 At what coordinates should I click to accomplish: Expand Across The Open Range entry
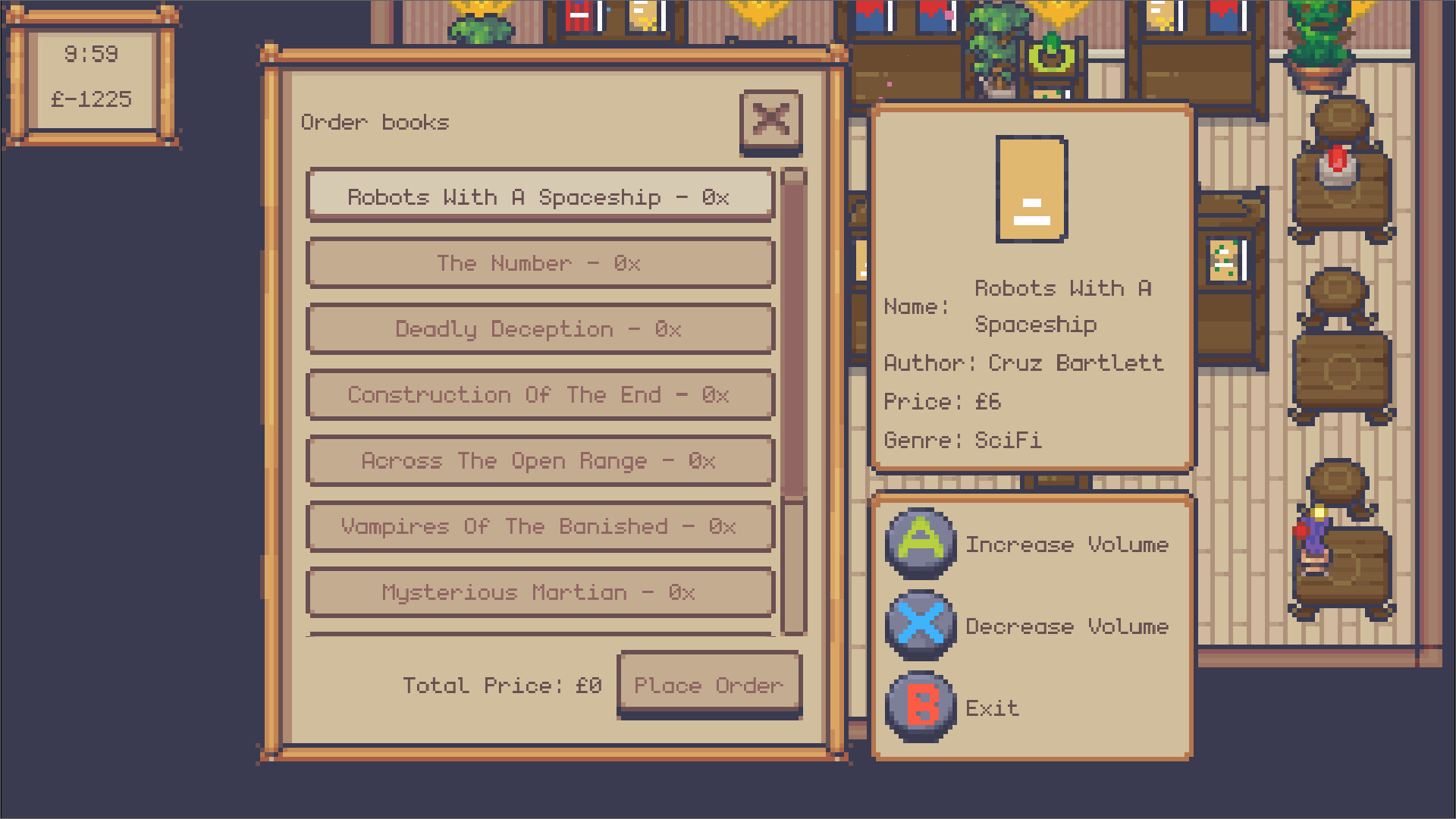(538, 460)
